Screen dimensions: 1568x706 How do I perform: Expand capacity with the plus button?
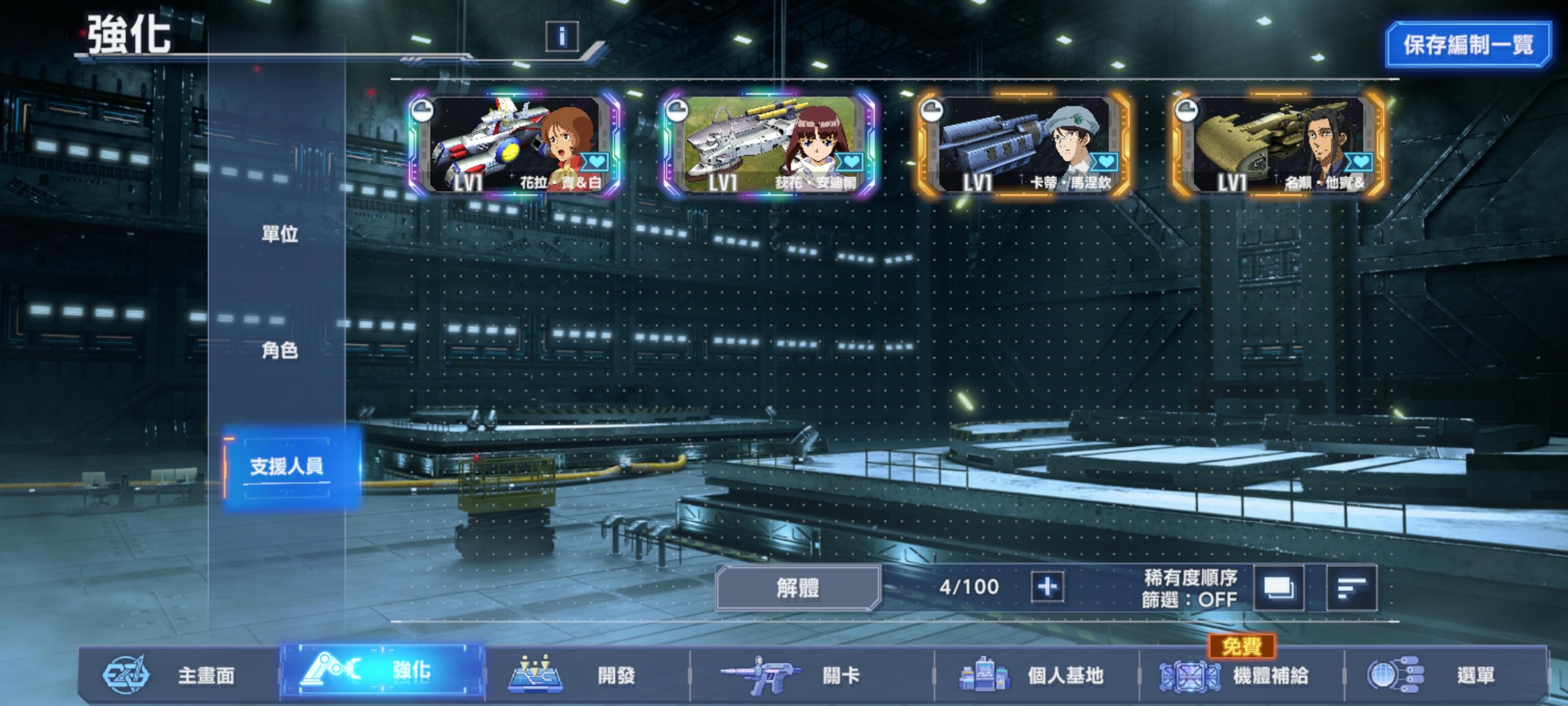(1047, 586)
